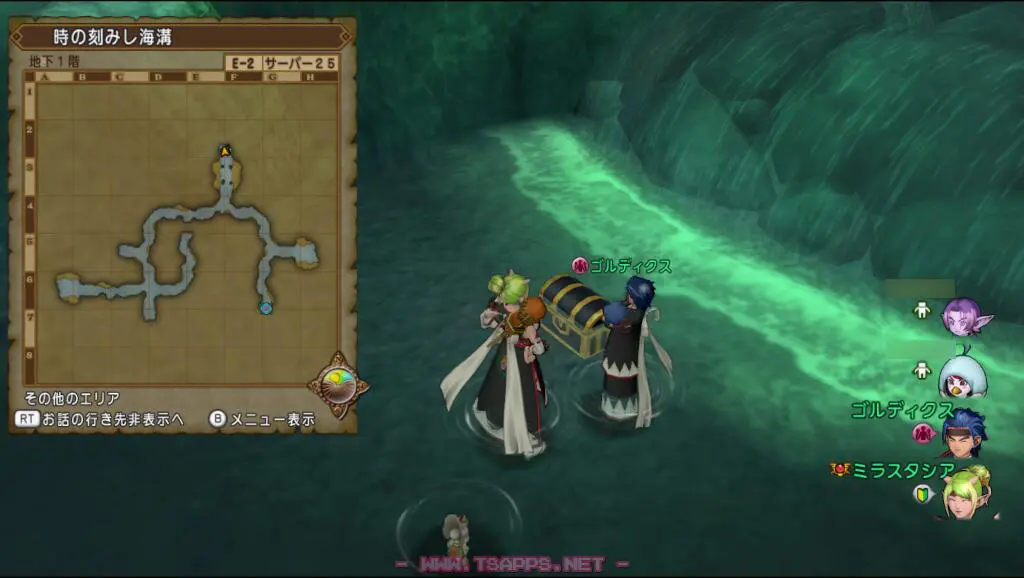Select the penguin-hooded party member portrait

[x=962, y=374]
